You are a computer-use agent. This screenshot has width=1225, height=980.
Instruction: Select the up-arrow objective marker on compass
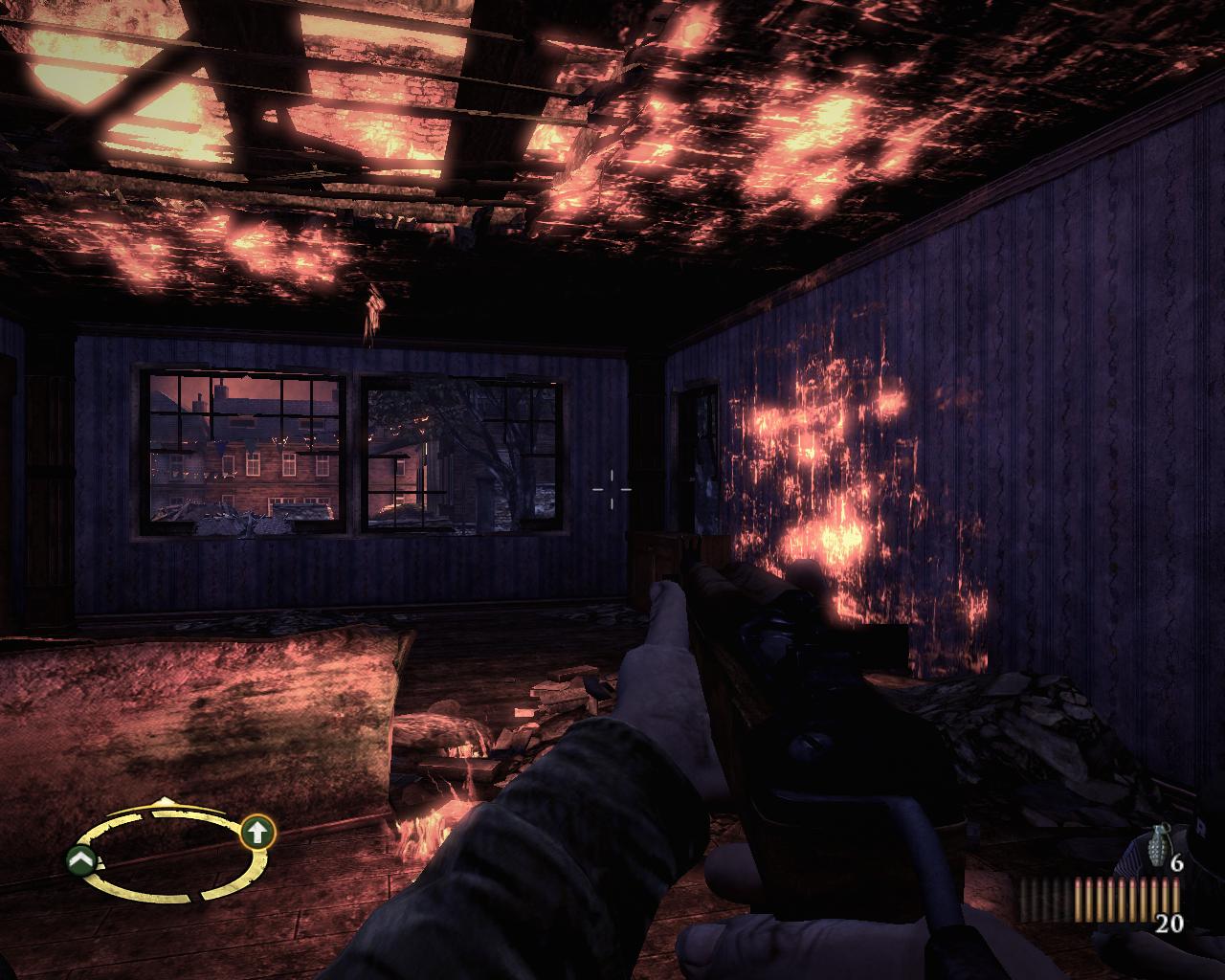point(256,833)
